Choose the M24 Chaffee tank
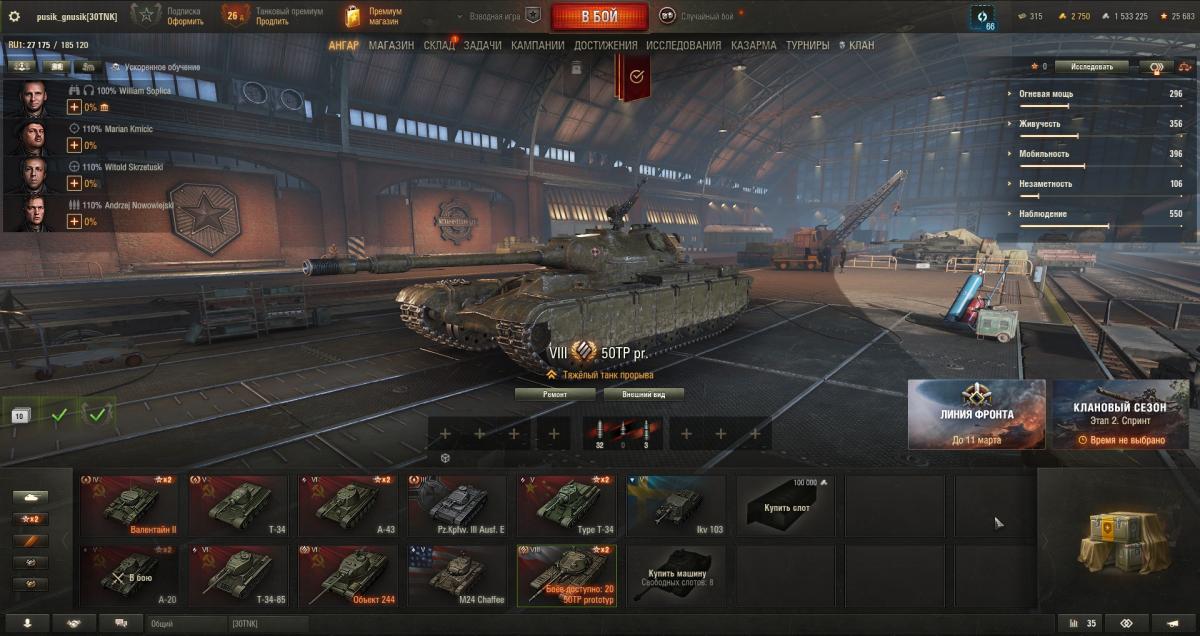 [455, 575]
